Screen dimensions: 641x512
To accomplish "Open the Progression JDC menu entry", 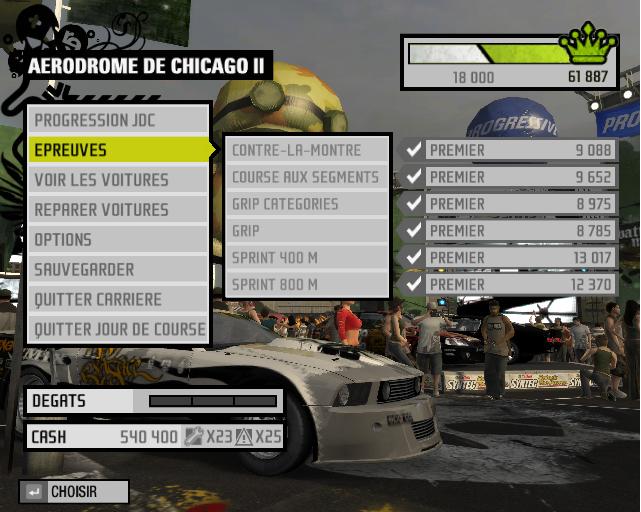I will [118, 120].
